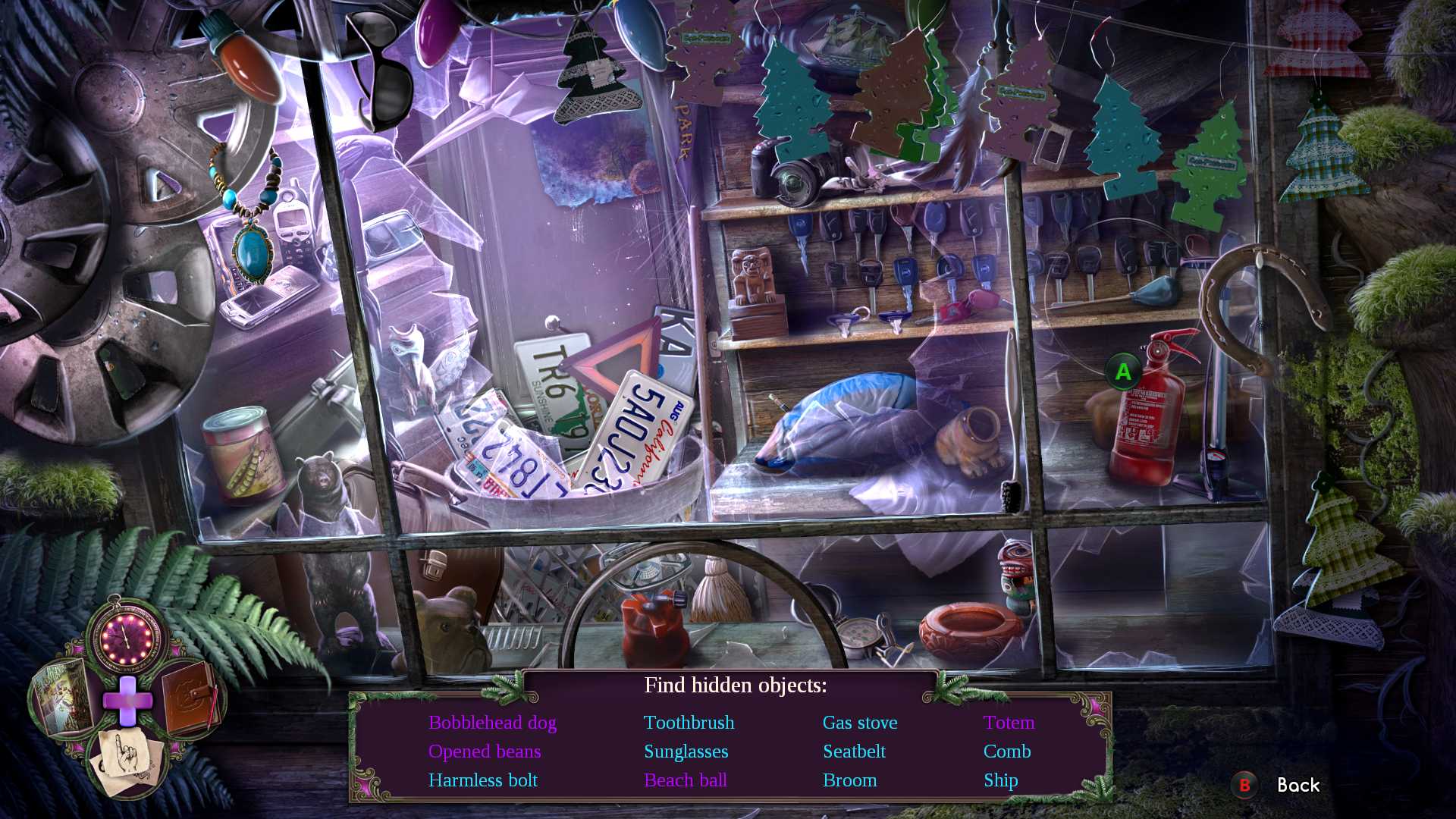
Task: Select Beach ball in the object list
Action: (x=685, y=780)
